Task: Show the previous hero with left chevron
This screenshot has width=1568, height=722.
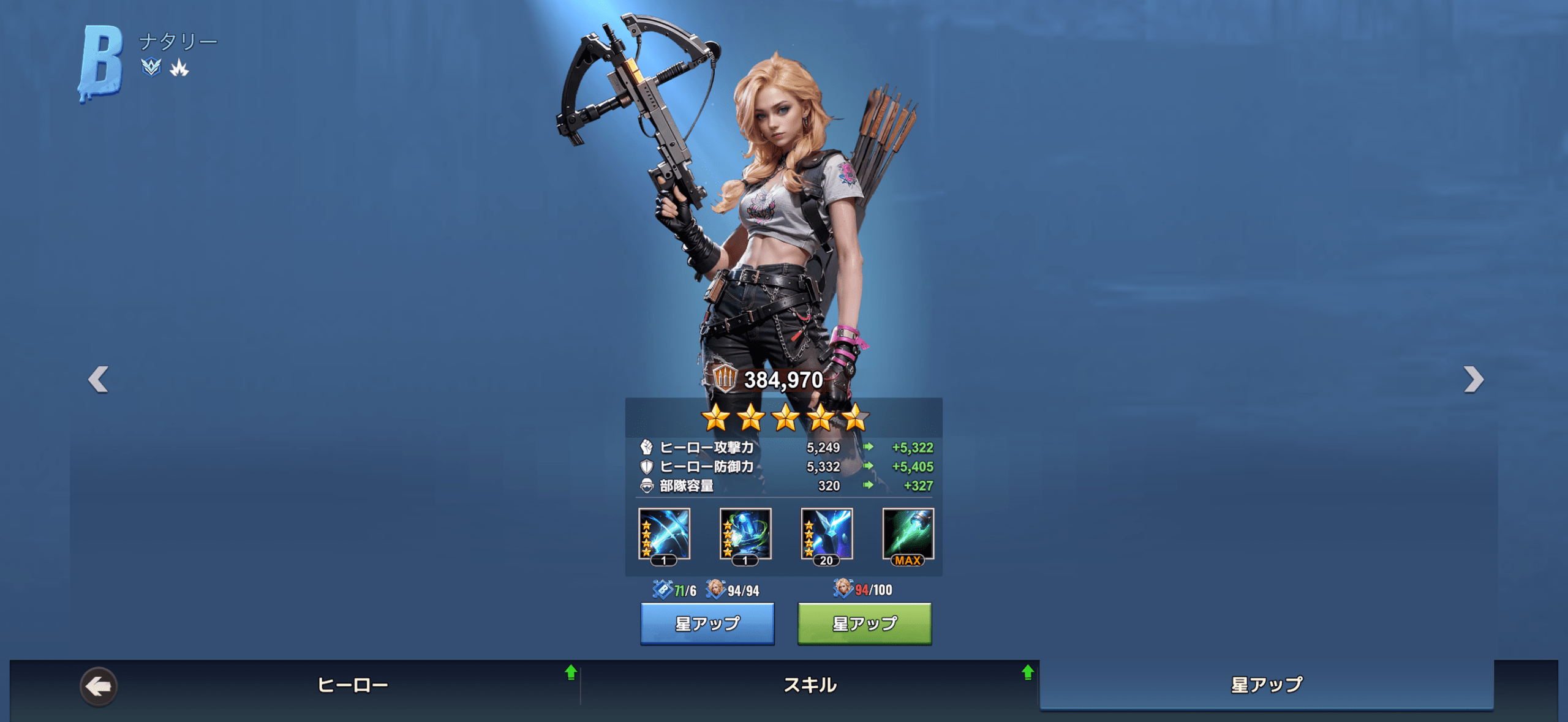Action: click(x=99, y=379)
